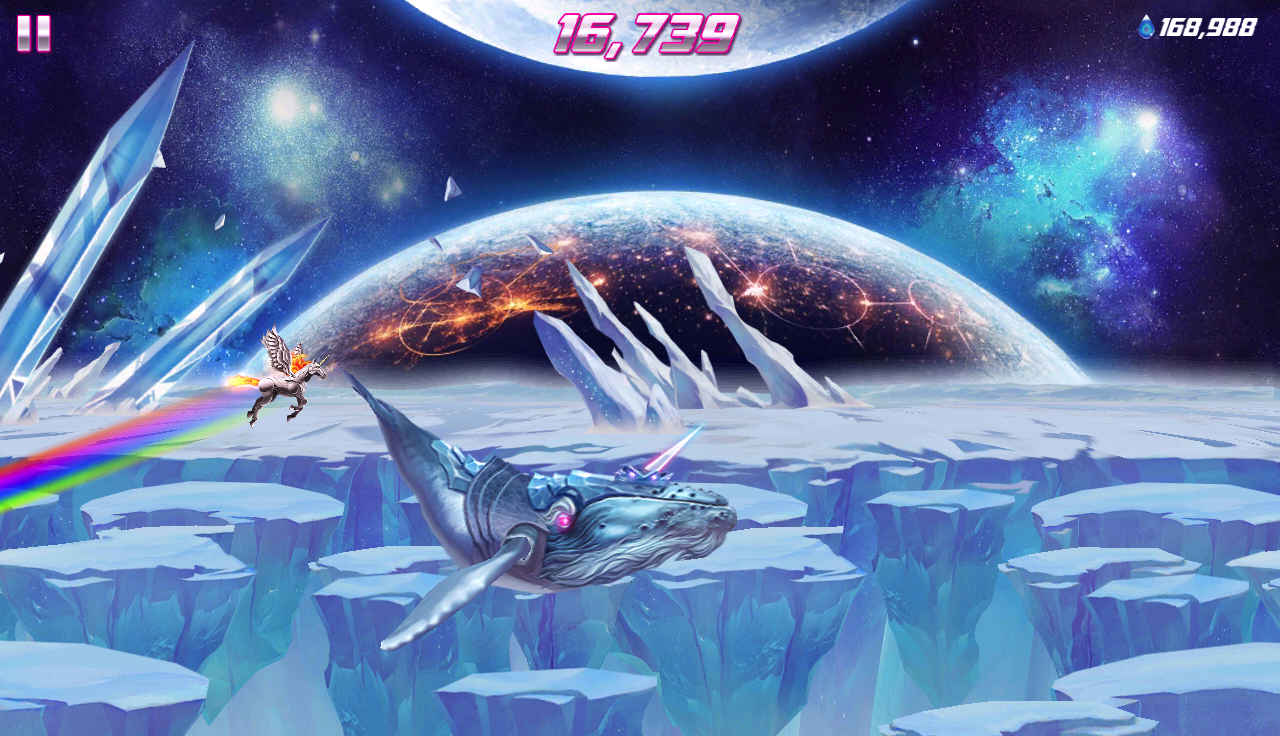1280x736 pixels.
Task: Click the robotic whale's glowing pink eye
Action: tap(566, 519)
